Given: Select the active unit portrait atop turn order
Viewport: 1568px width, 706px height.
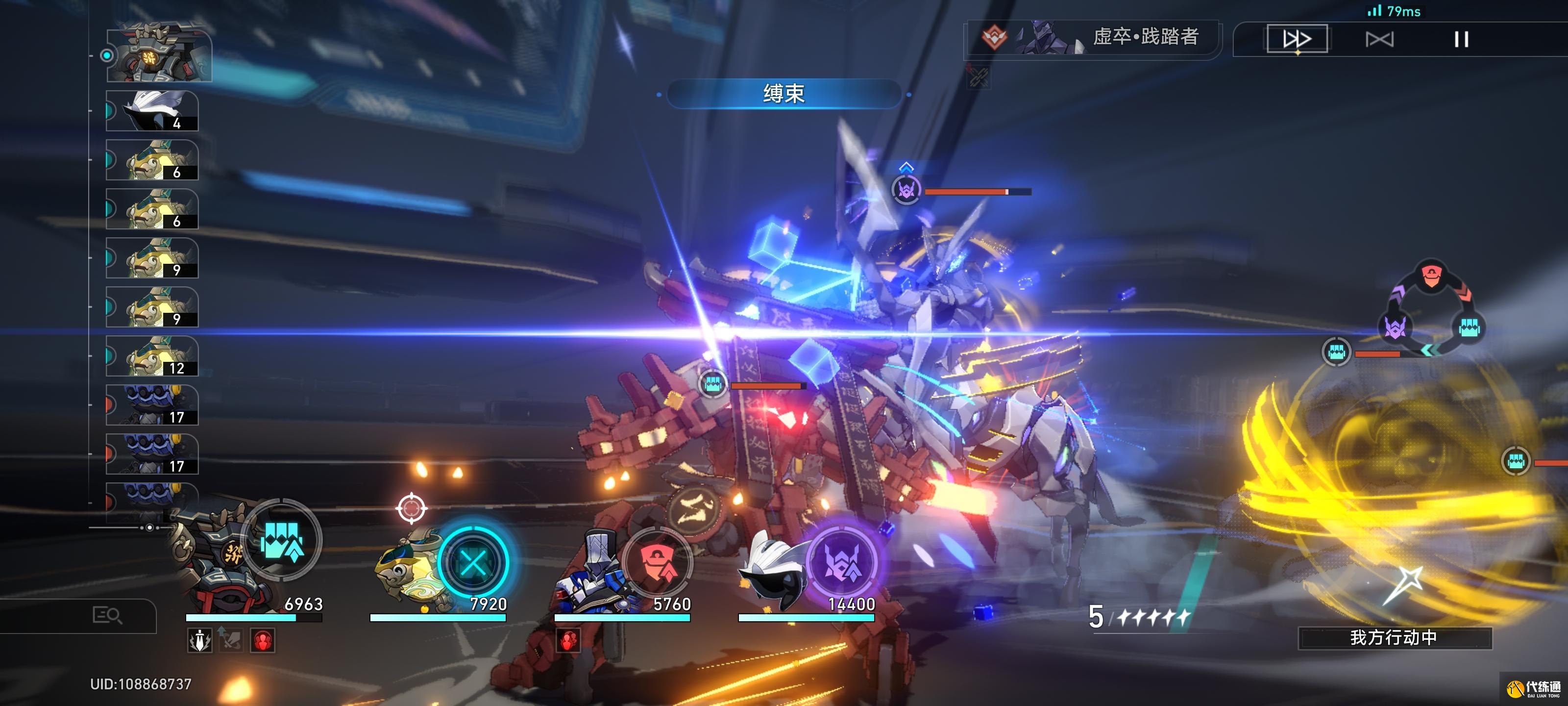Looking at the screenshot, I should [159, 55].
